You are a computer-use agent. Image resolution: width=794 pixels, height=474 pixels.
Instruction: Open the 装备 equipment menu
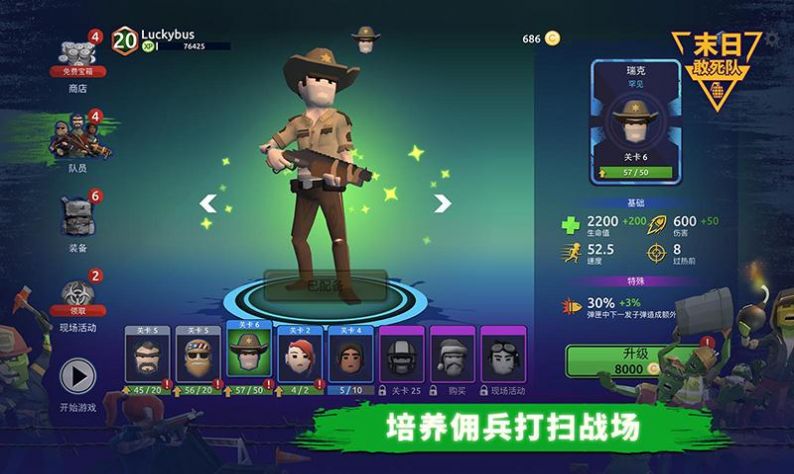77,217
